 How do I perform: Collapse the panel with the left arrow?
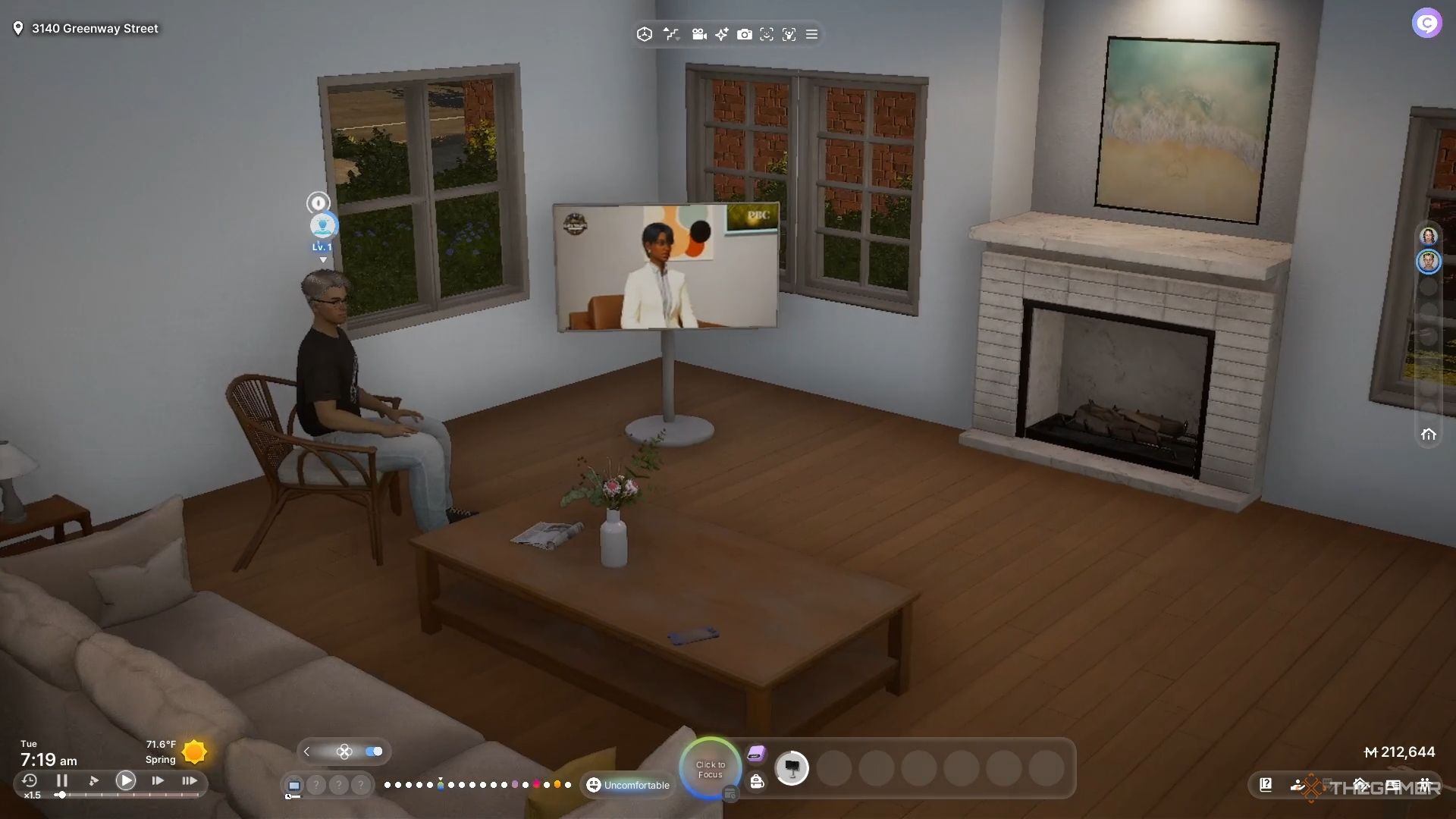(306, 752)
